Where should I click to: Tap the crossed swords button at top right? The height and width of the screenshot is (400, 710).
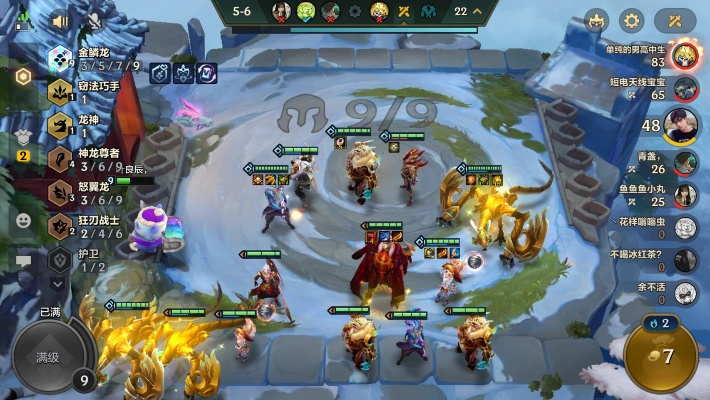click(675, 20)
